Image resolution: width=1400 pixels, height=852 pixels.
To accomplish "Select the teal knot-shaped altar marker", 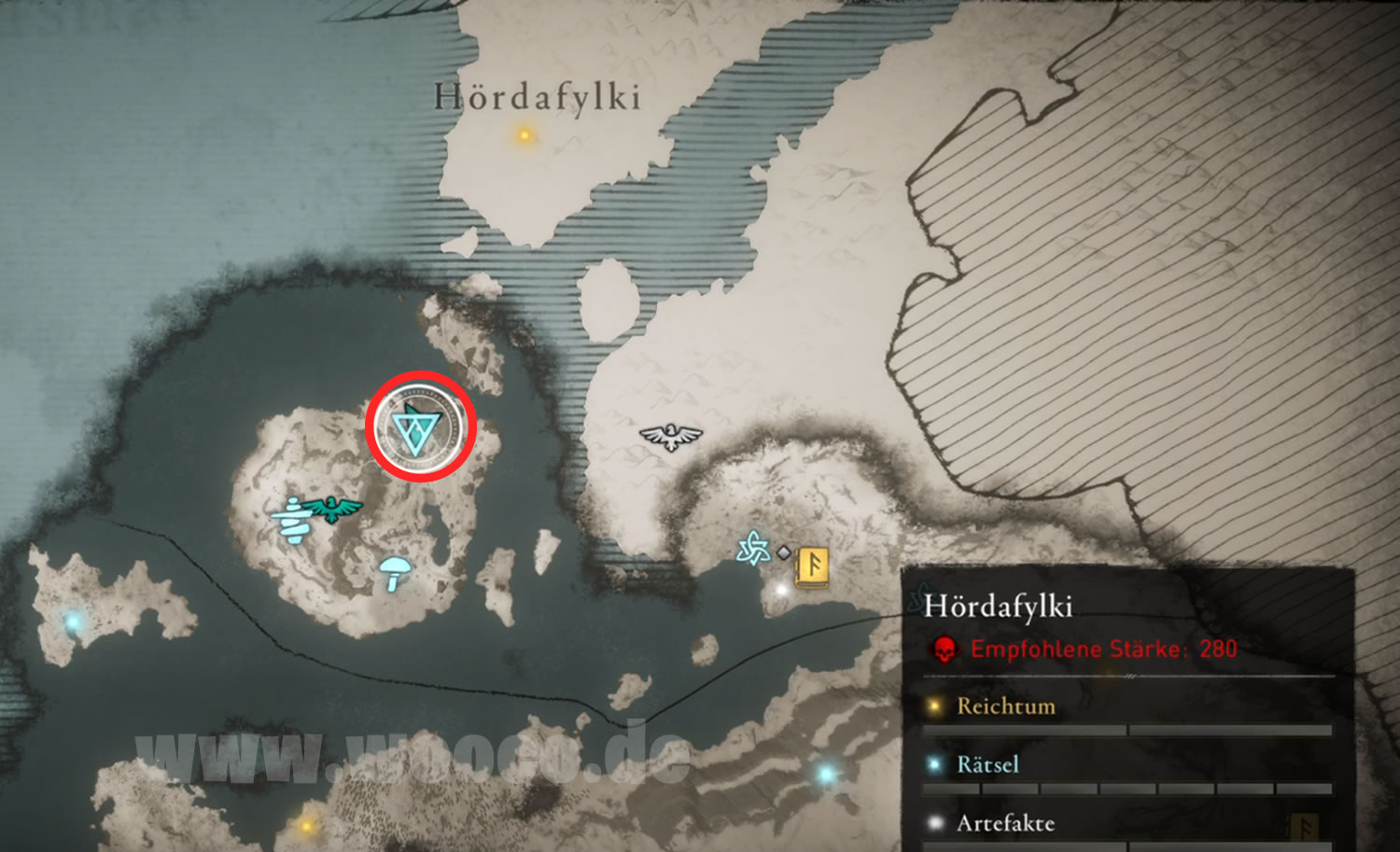I will (x=752, y=549).
